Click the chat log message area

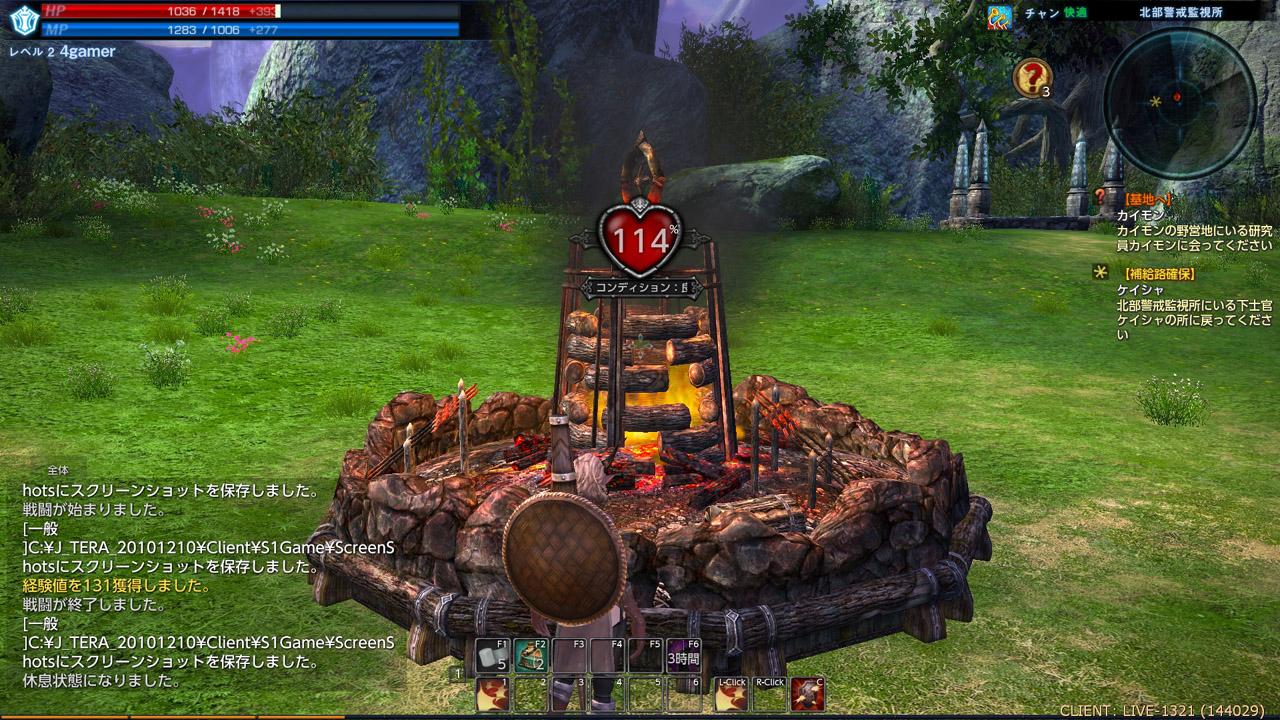(x=200, y=585)
